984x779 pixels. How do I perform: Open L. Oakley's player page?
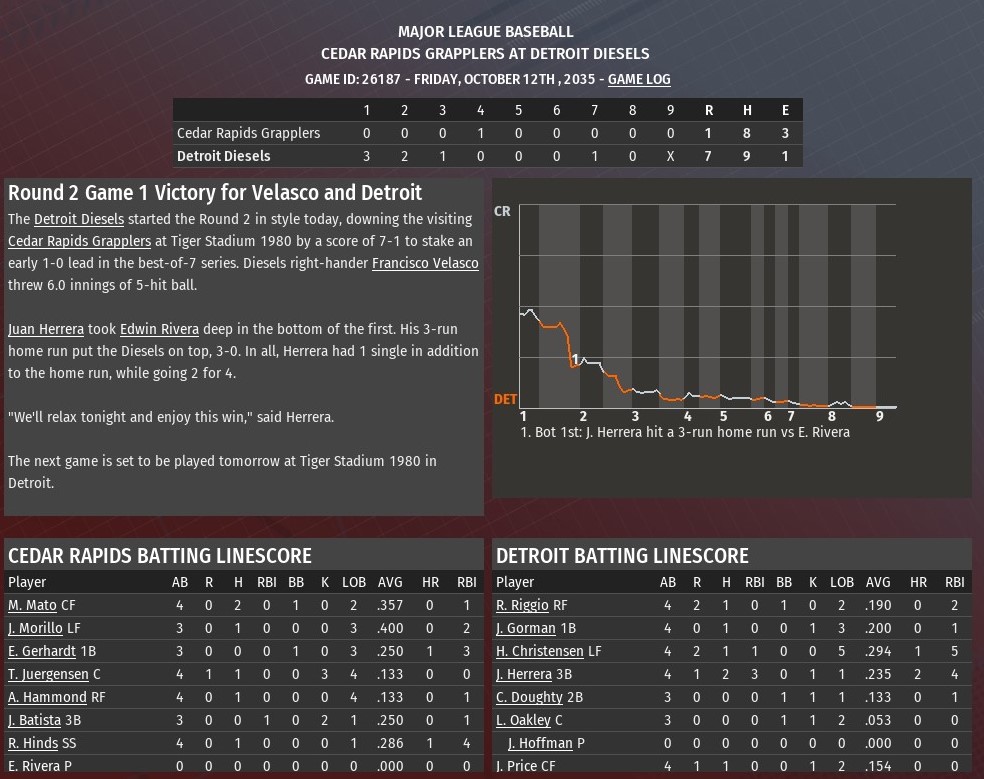click(x=523, y=720)
